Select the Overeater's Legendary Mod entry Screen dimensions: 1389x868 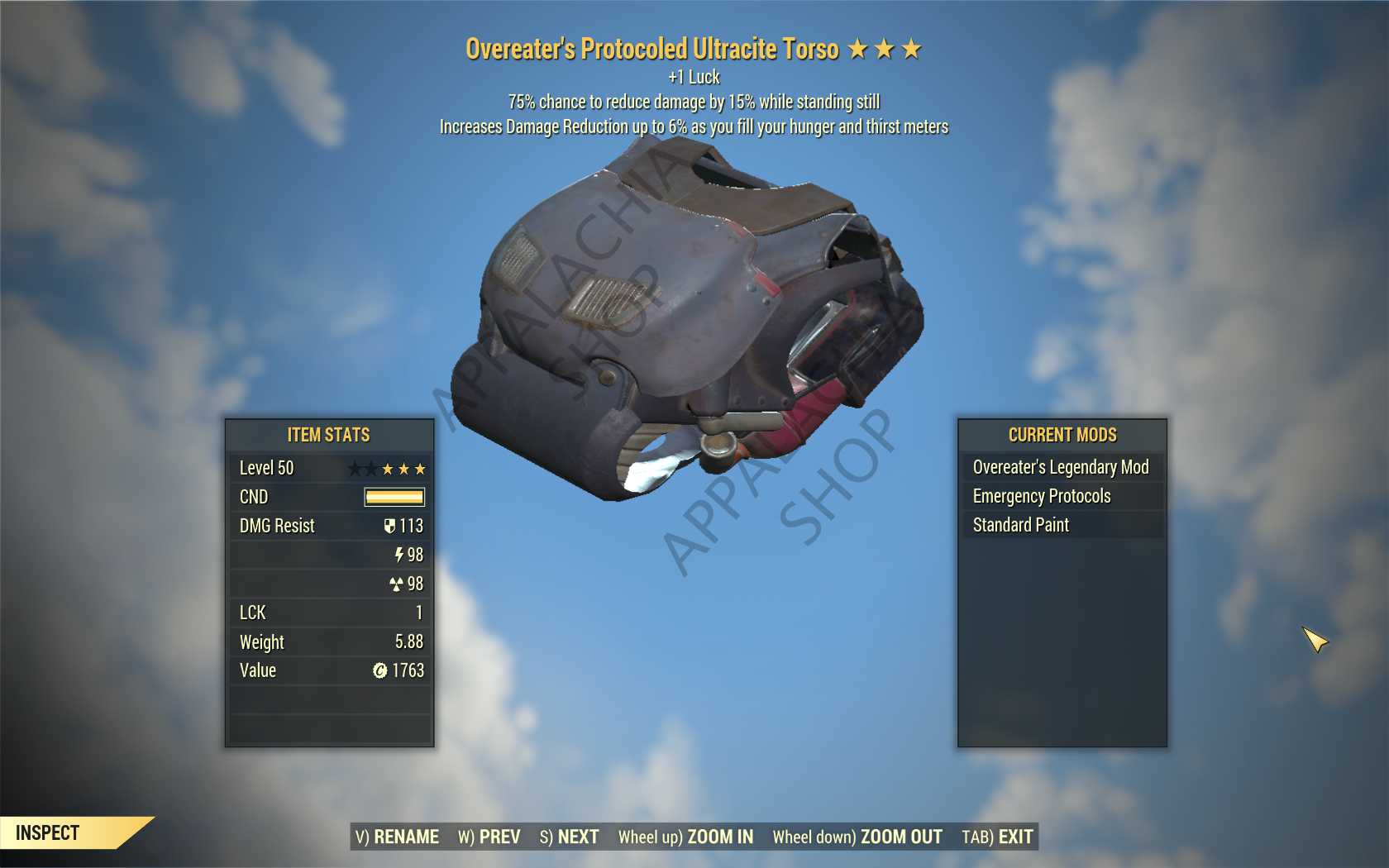tap(1061, 467)
